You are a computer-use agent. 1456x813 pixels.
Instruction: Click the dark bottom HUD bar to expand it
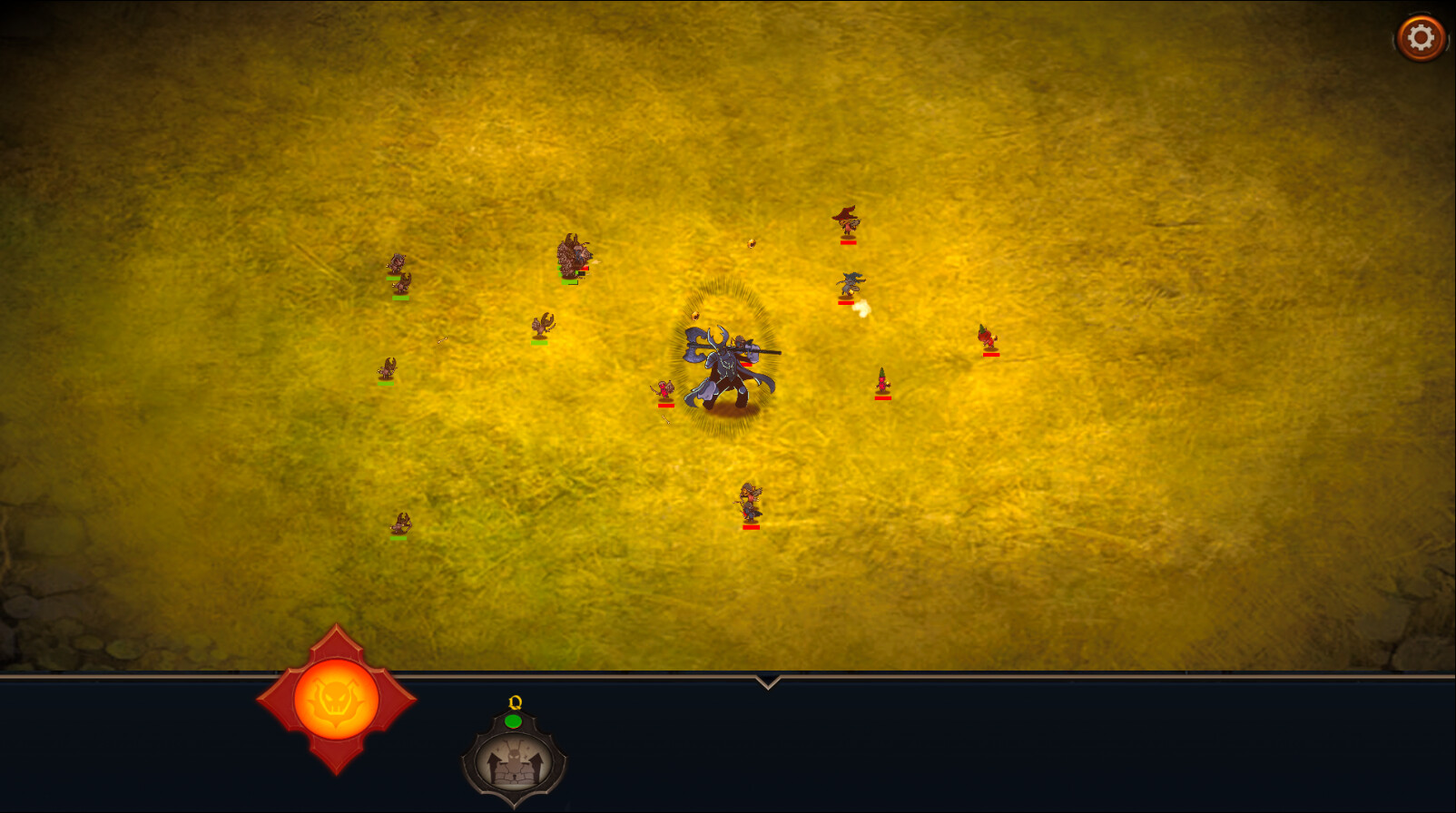tap(999, 744)
